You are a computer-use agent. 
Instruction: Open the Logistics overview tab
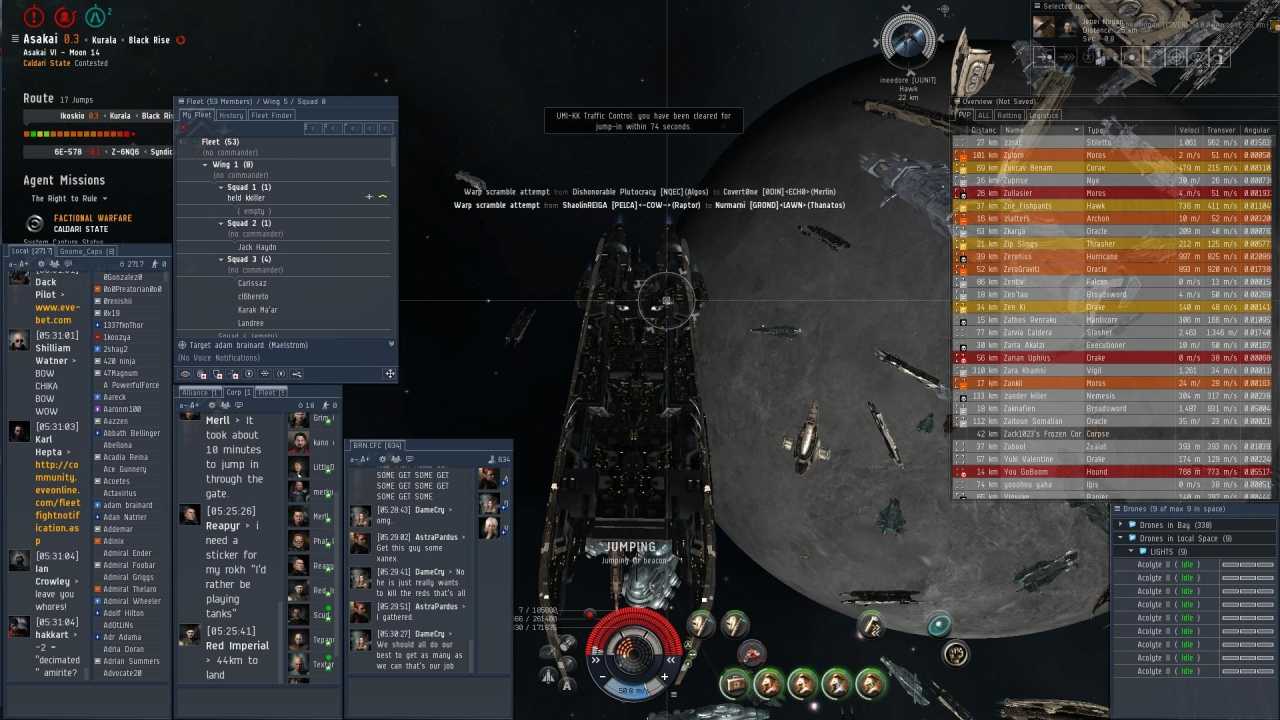click(x=1043, y=116)
